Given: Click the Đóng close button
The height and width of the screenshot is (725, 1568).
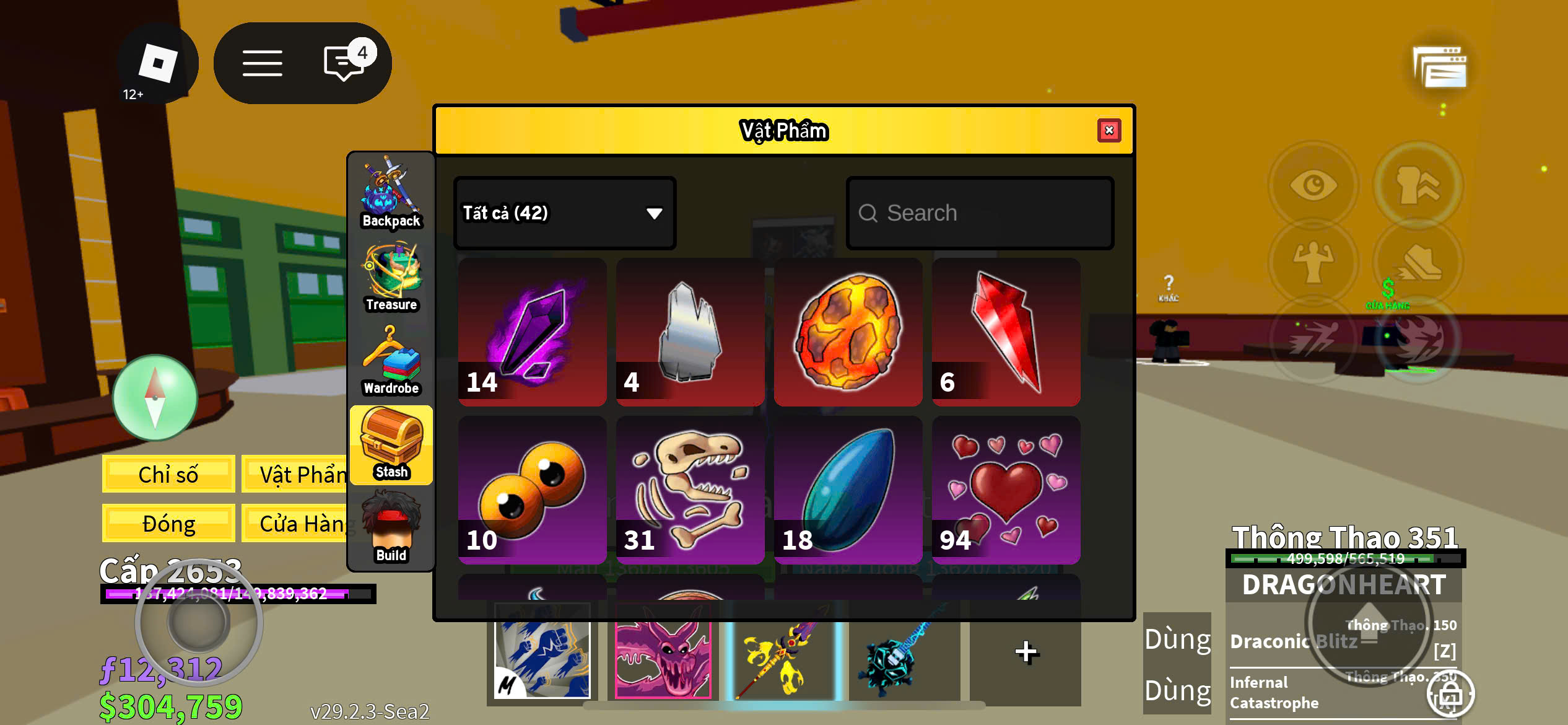Looking at the screenshot, I should pos(168,524).
